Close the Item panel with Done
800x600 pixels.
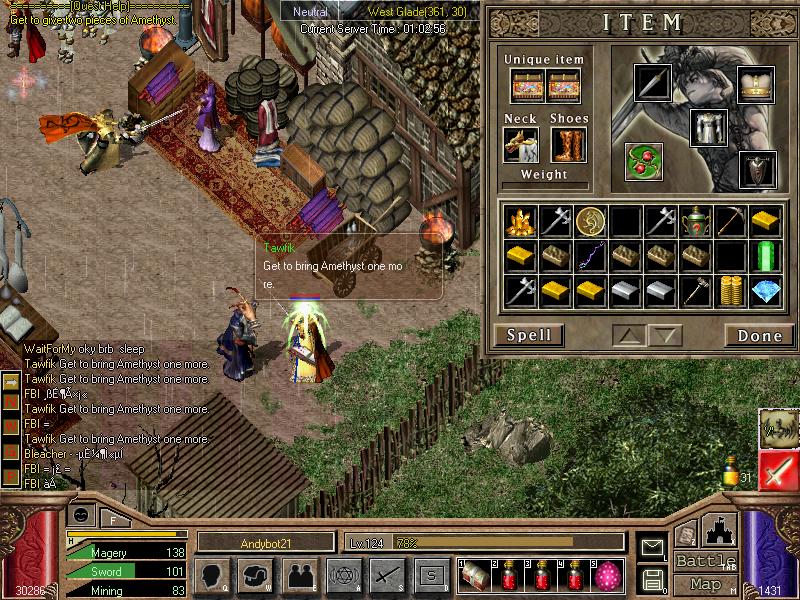[759, 335]
